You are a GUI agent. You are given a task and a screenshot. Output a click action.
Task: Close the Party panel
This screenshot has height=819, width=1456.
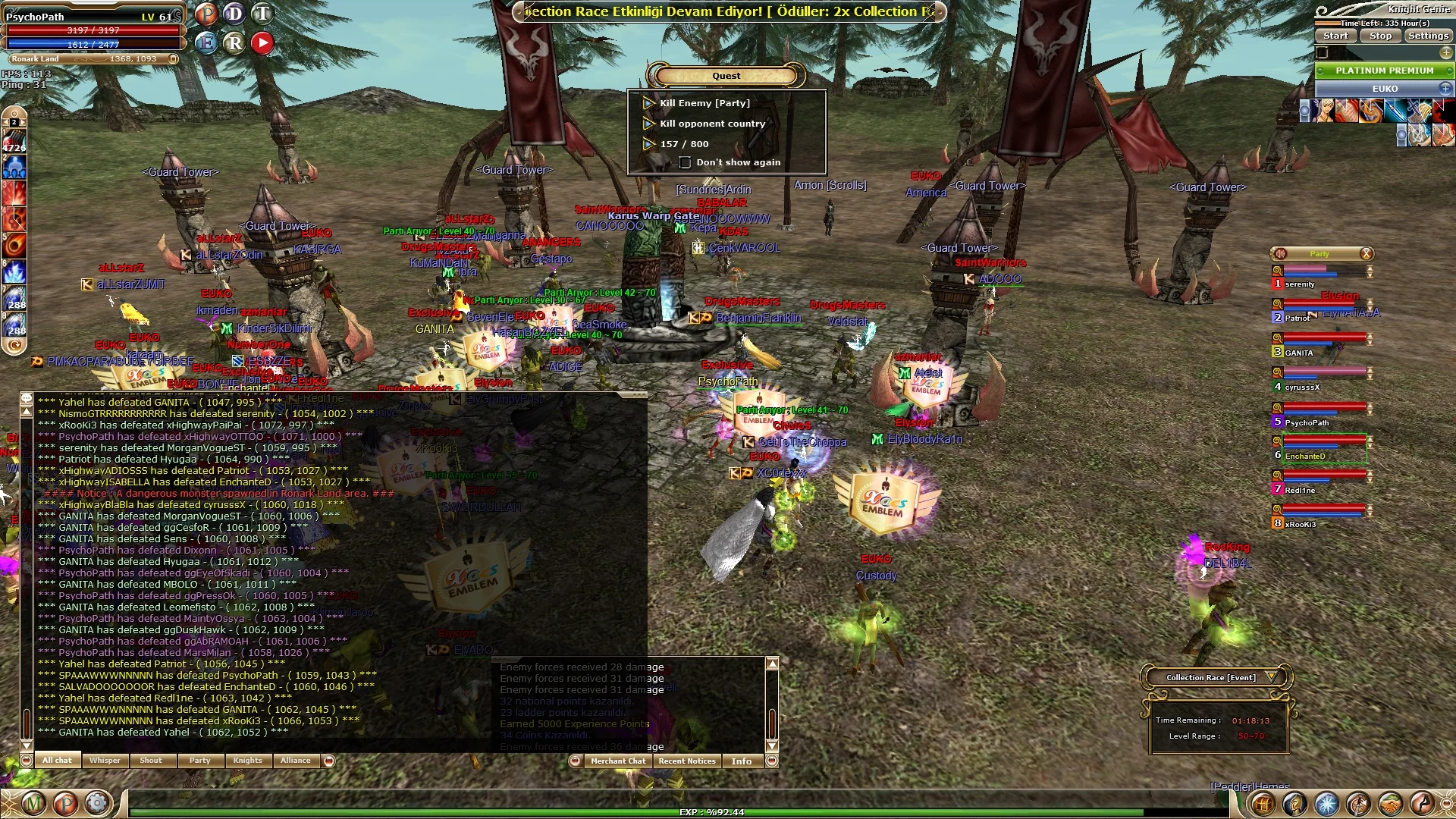point(1366,253)
